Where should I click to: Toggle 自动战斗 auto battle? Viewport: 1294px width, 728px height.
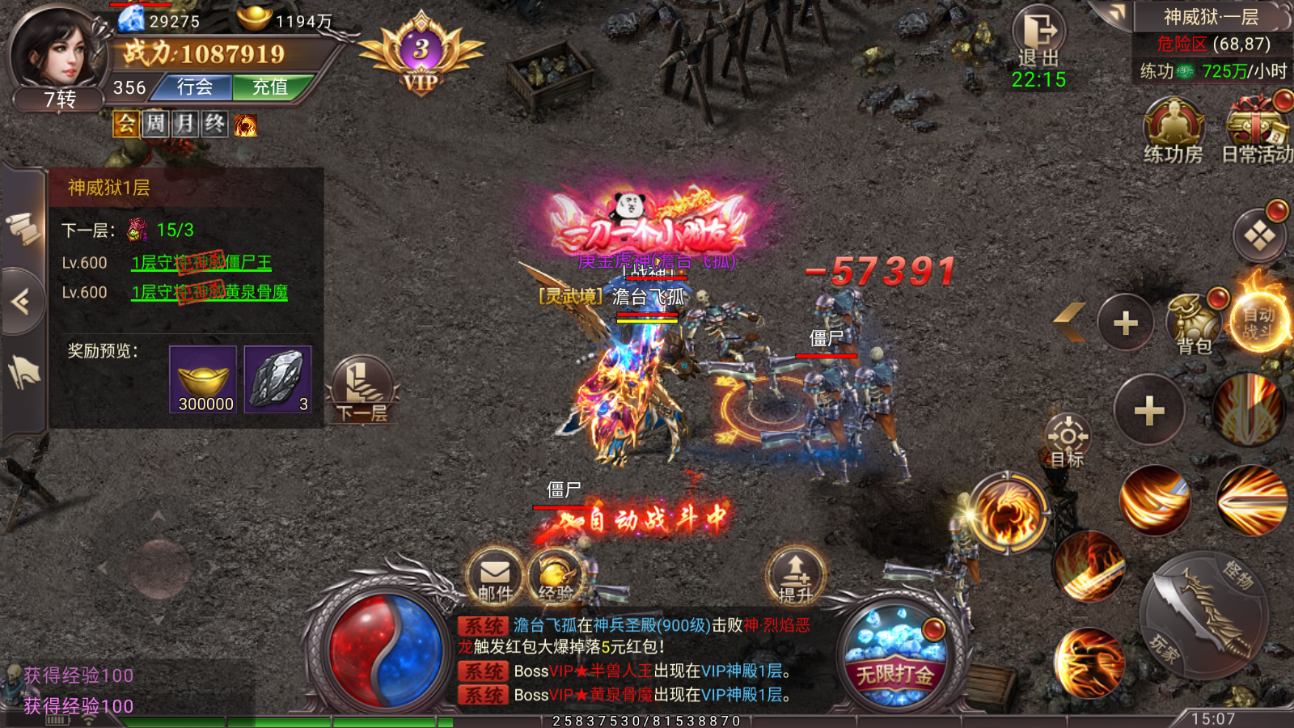(x=1259, y=320)
